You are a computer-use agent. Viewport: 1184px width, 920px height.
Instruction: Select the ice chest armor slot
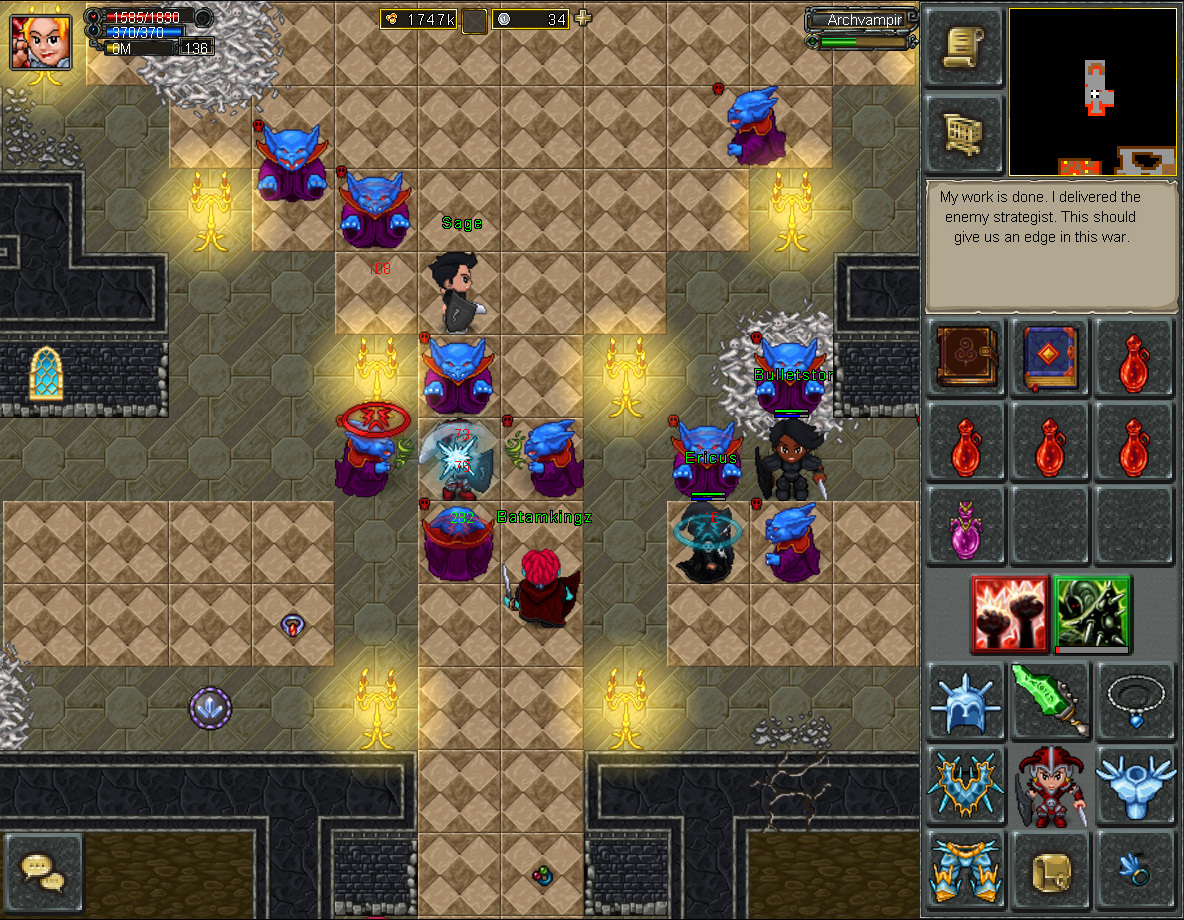pos(966,783)
